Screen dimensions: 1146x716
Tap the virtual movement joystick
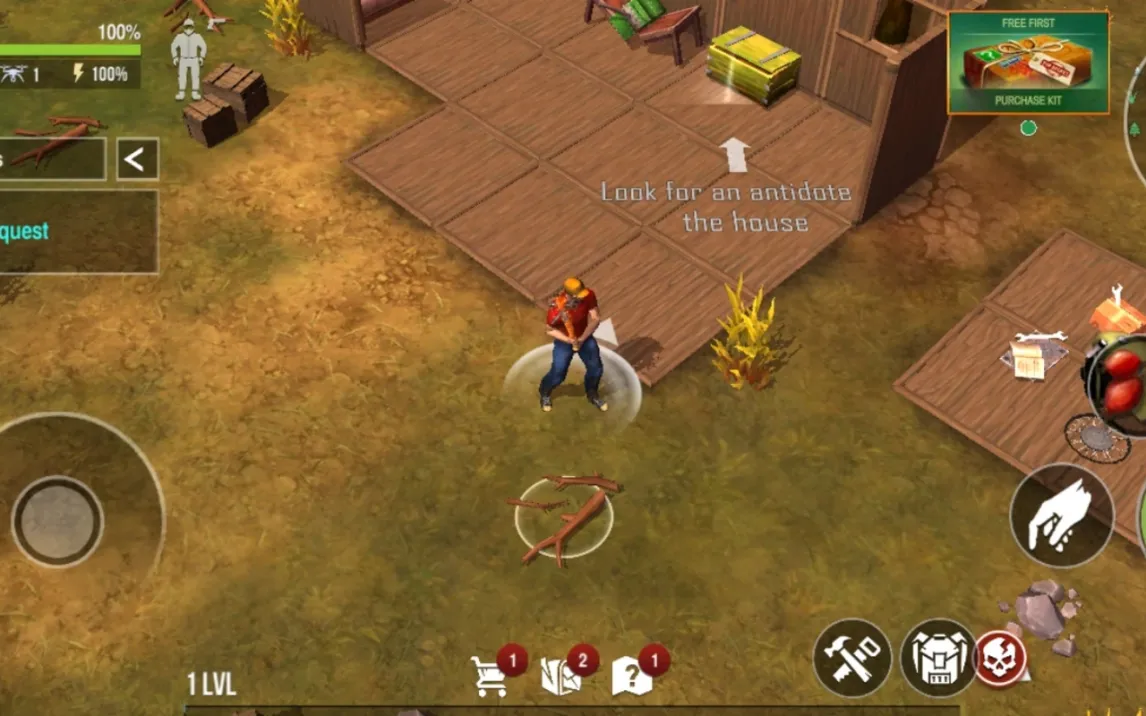tap(58, 521)
